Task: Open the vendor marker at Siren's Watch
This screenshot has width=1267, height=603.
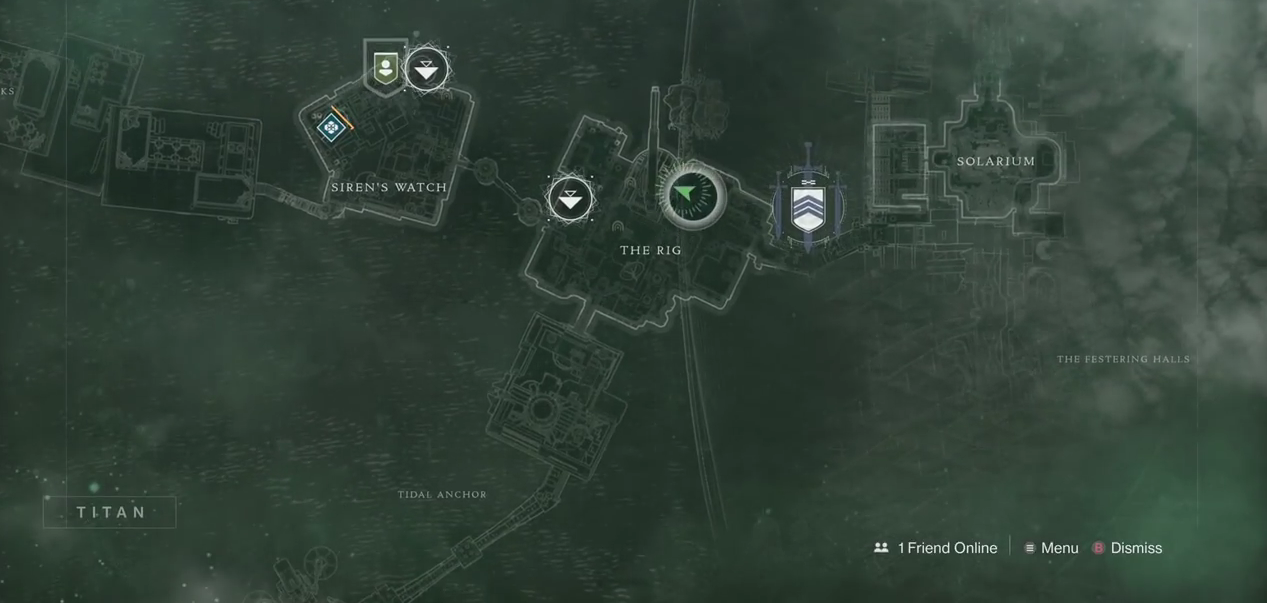Action: click(x=385, y=69)
